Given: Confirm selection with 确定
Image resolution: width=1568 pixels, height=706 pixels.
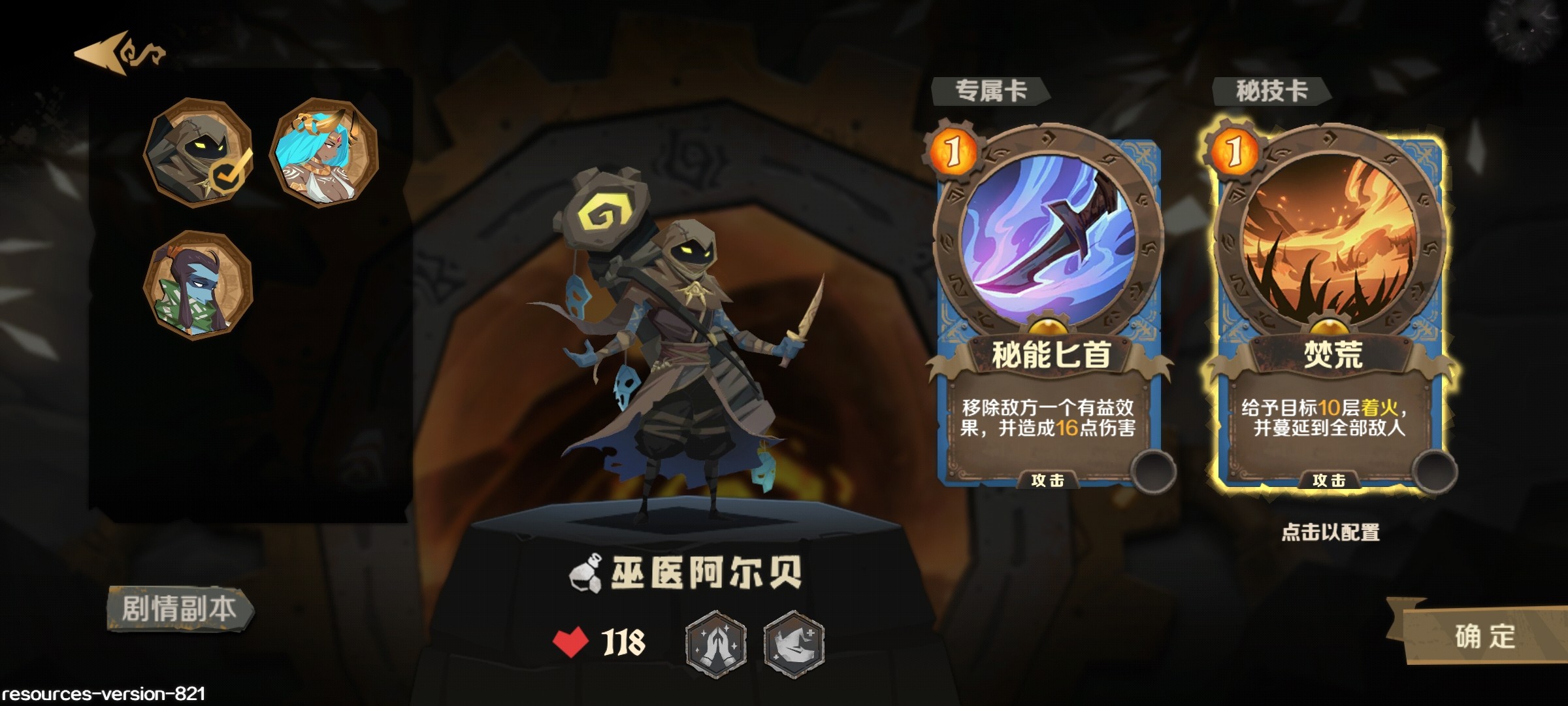Looking at the screenshot, I should [x=1484, y=635].
